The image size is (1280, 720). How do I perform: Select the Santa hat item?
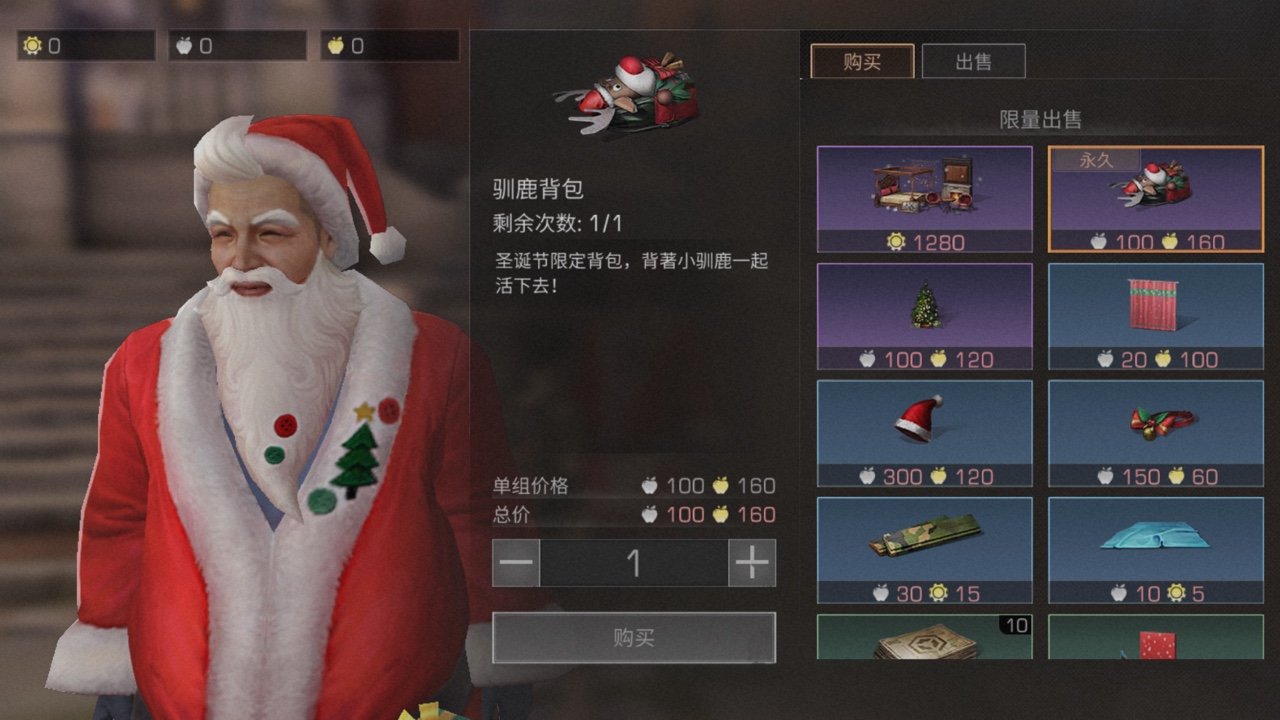pyautogui.click(x=924, y=430)
